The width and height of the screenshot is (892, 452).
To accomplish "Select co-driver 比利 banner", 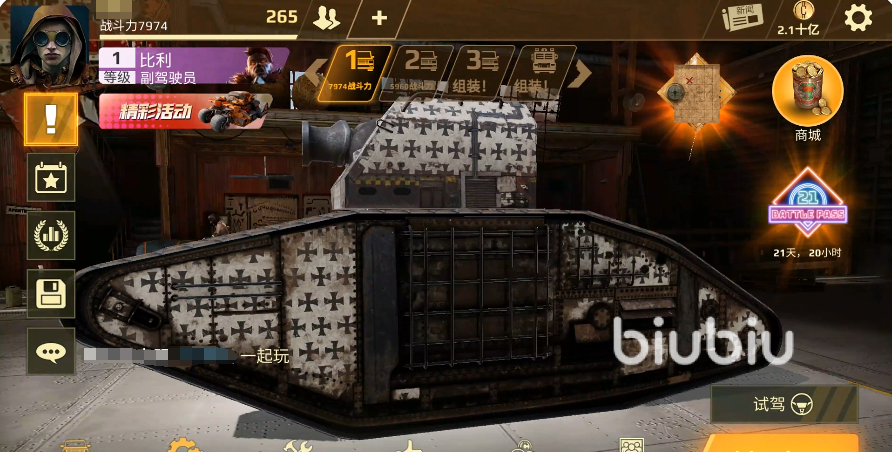I will [193, 66].
